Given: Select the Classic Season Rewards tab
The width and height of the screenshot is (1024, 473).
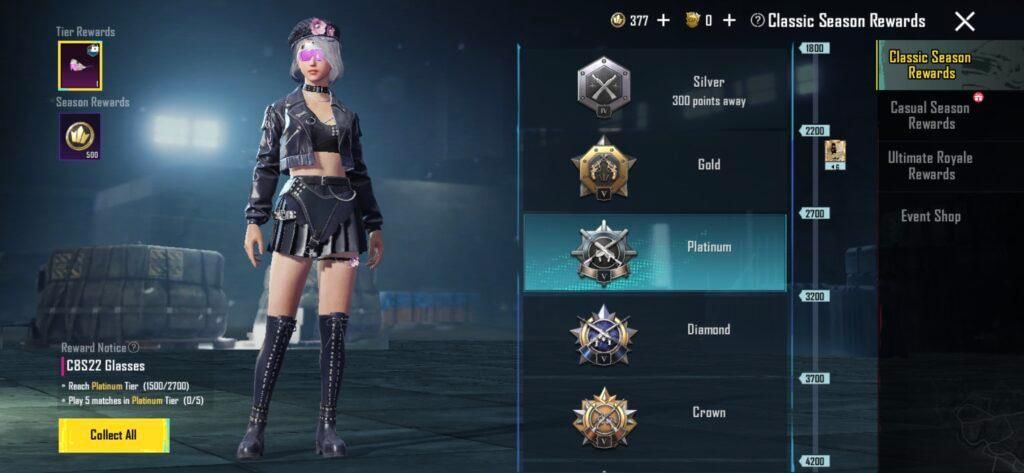Looking at the screenshot, I should 930,65.
